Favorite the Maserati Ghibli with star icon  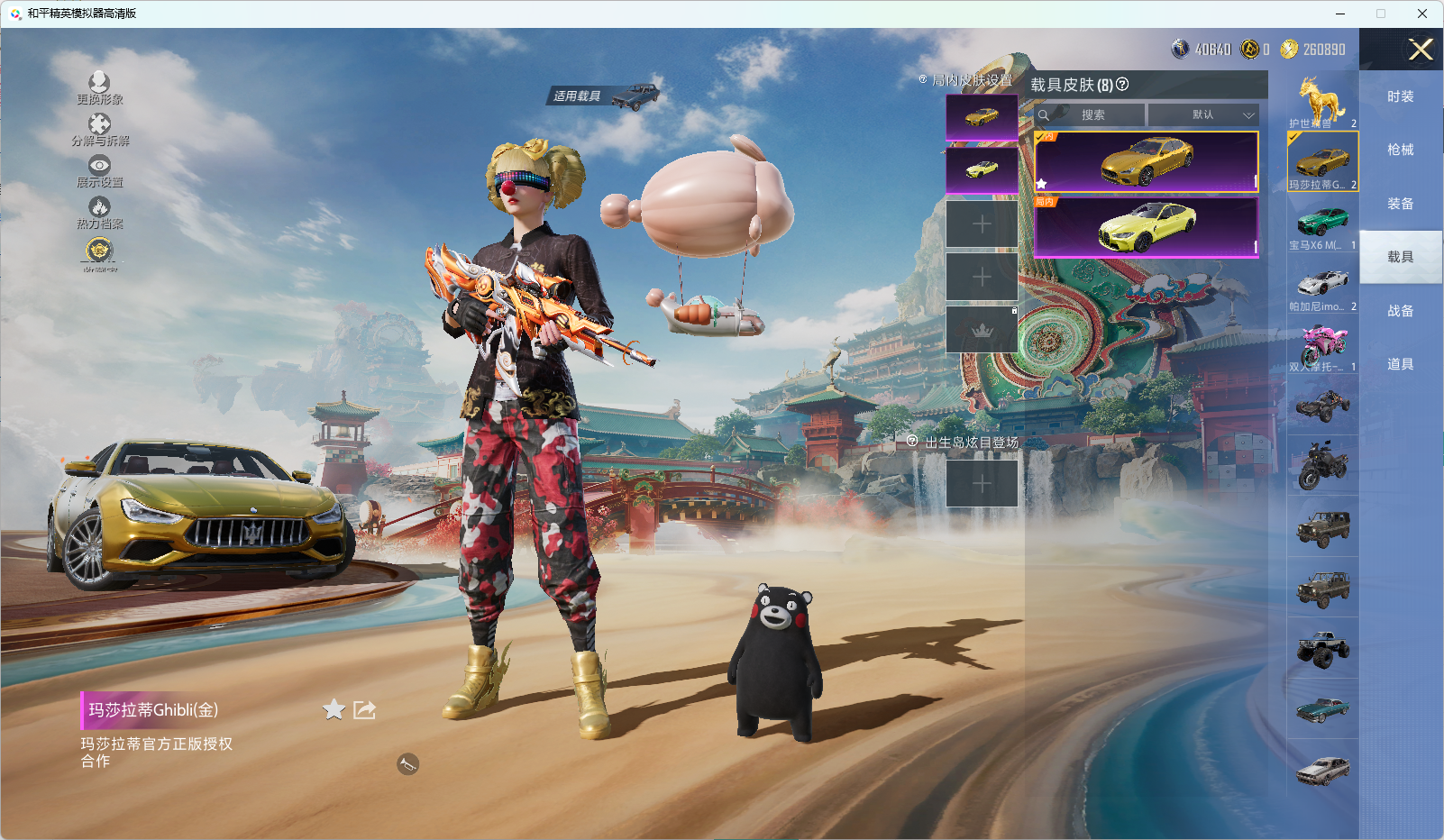(x=334, y=710)
